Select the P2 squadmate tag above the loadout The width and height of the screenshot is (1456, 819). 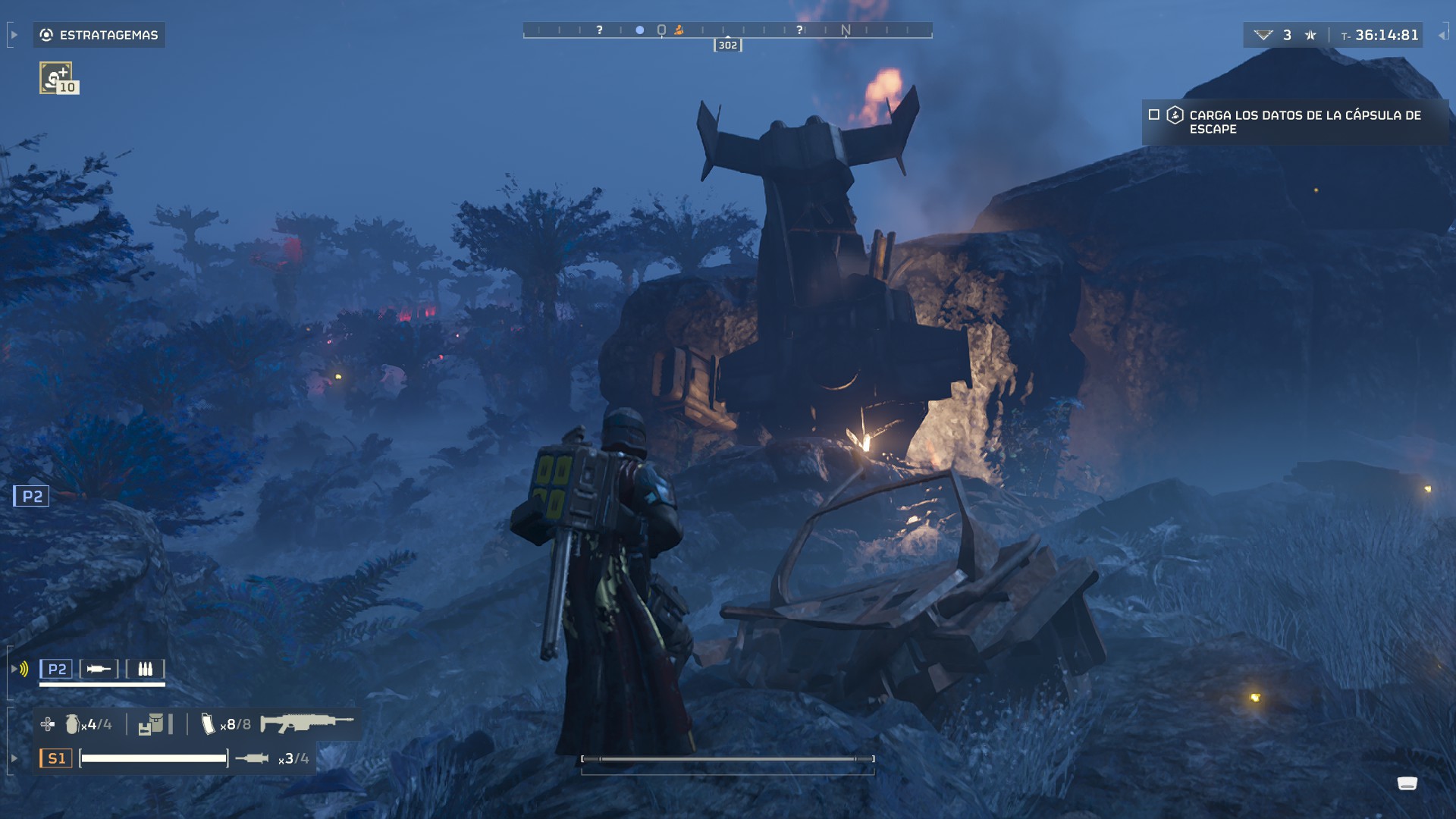pyautogui.click(x=57, y=669)
